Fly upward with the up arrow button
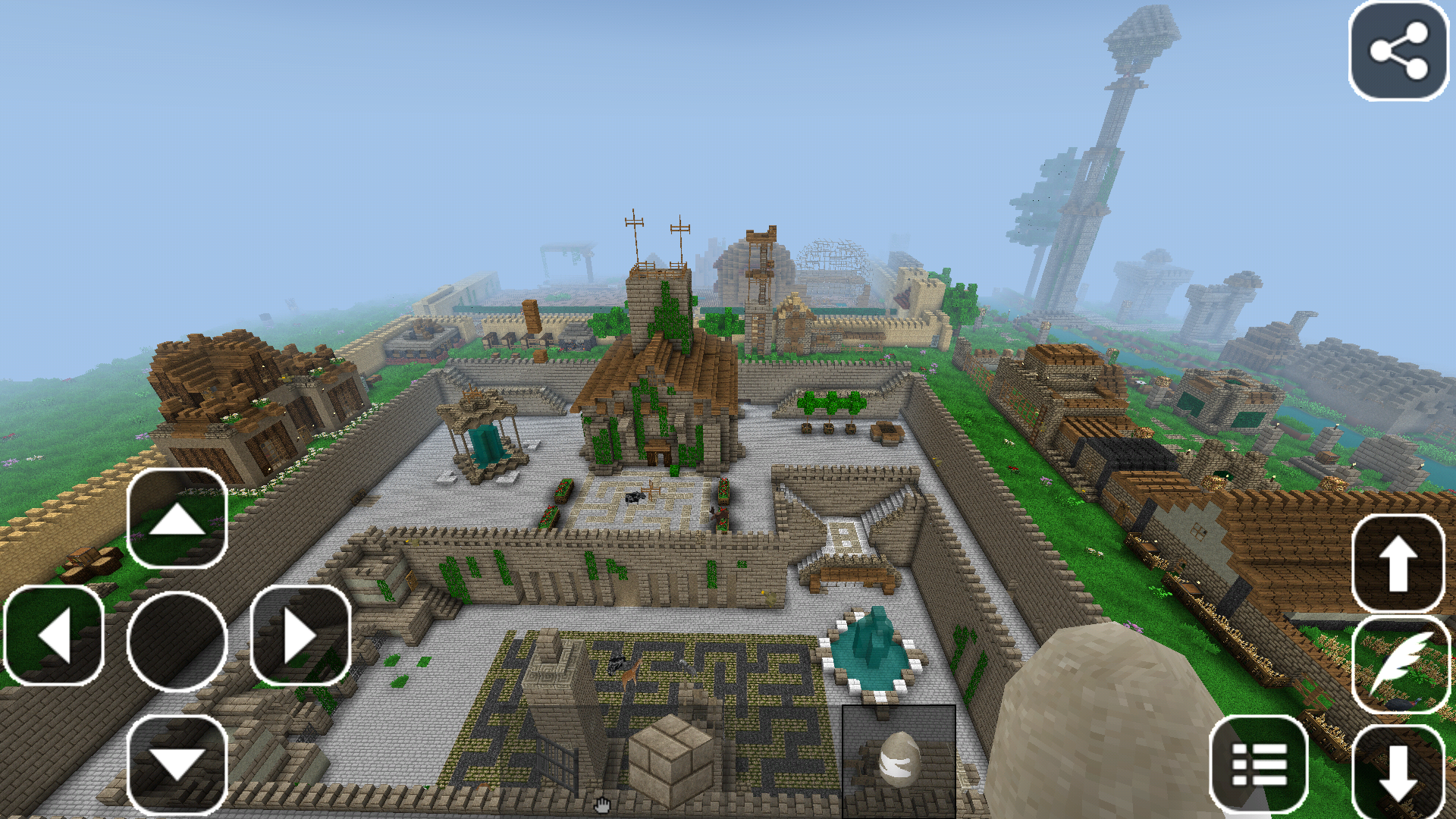Image resolution: width=1456 pixels, height=819 pixels. [1398, 563]
